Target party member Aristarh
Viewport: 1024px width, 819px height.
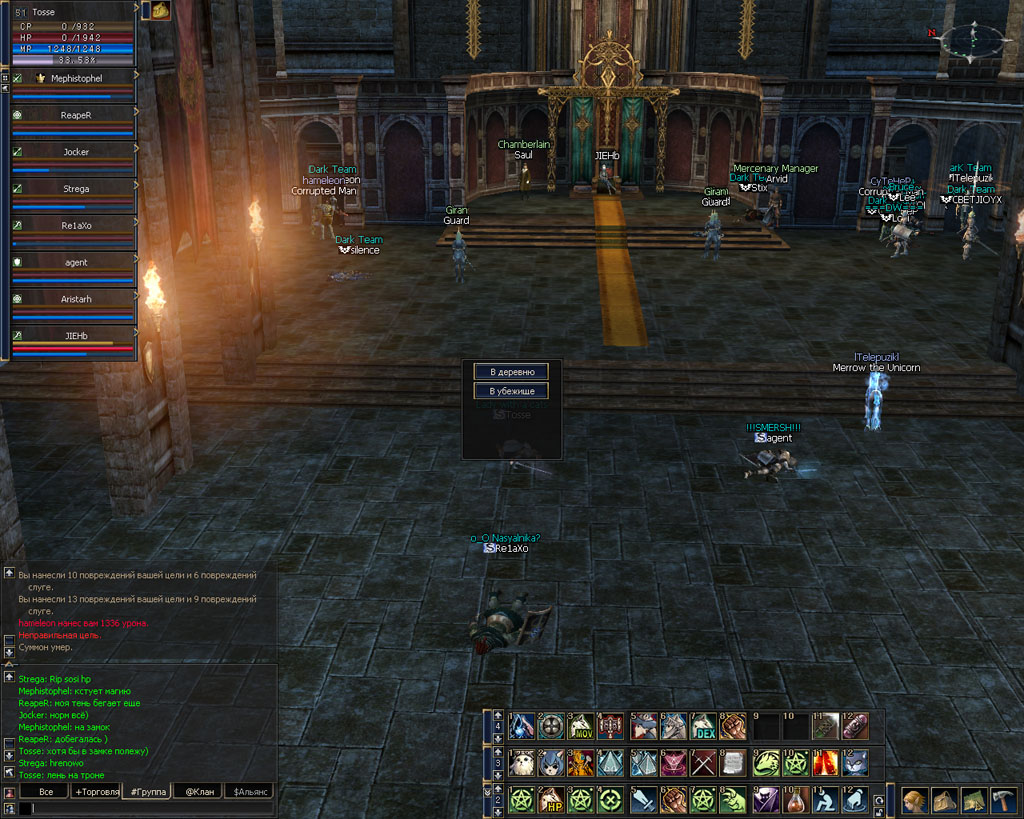click(76, 299)
